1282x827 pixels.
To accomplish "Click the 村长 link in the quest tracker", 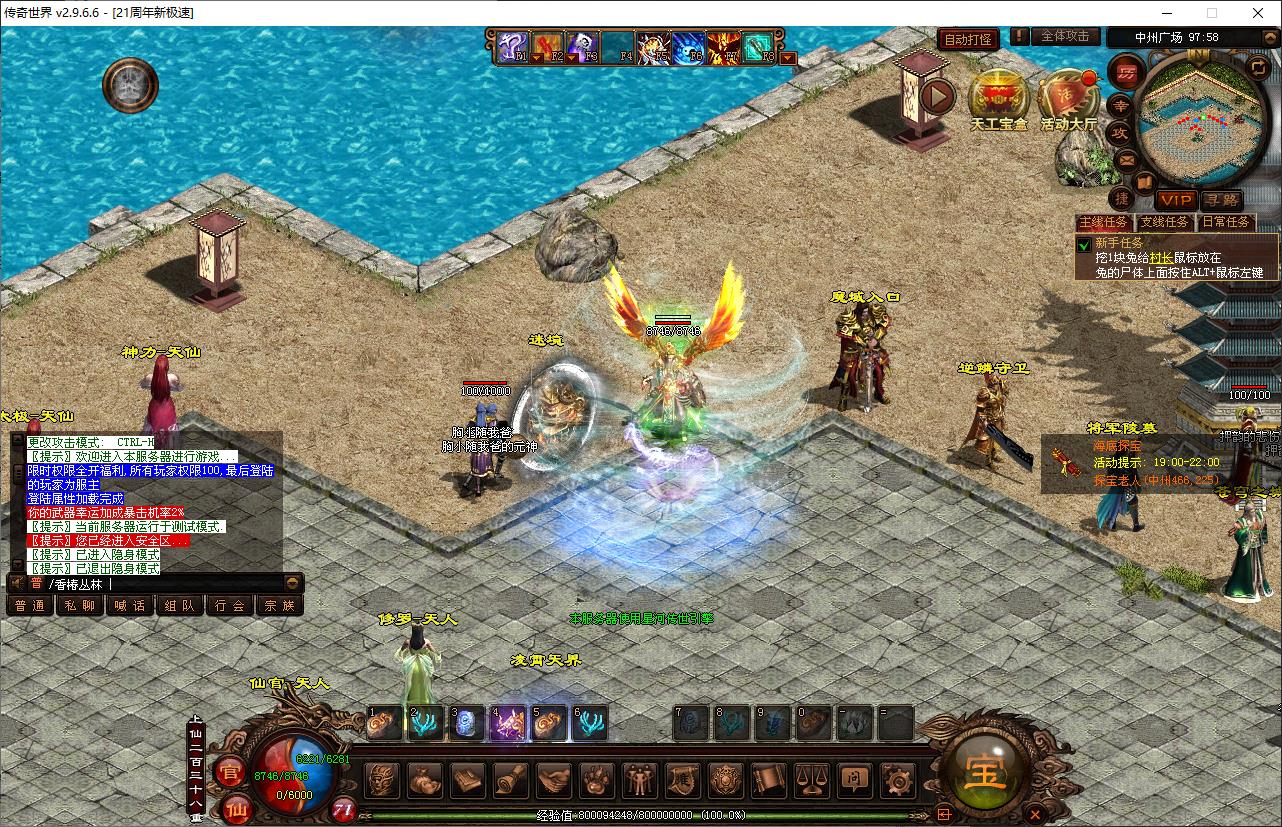I will [x=1161, y=258].
